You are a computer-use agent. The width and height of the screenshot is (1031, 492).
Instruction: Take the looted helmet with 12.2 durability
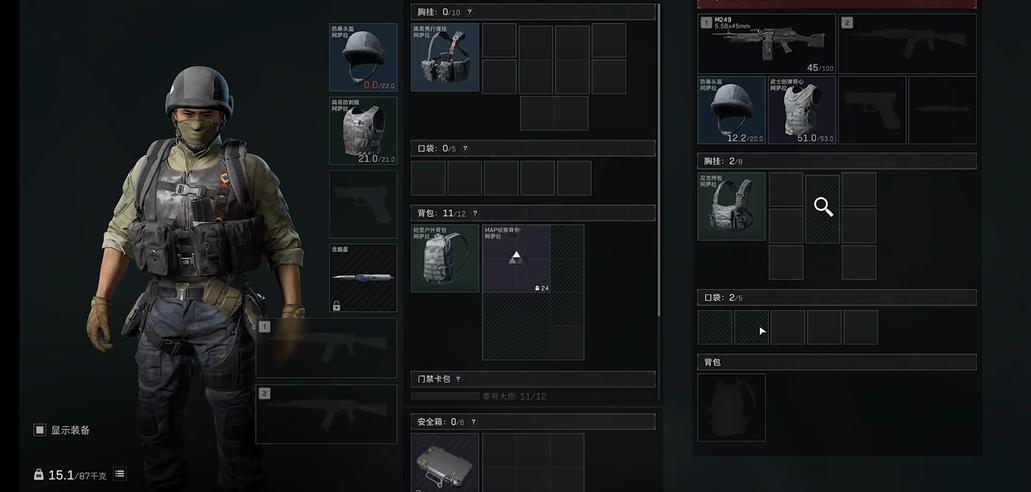coord(731,110)
